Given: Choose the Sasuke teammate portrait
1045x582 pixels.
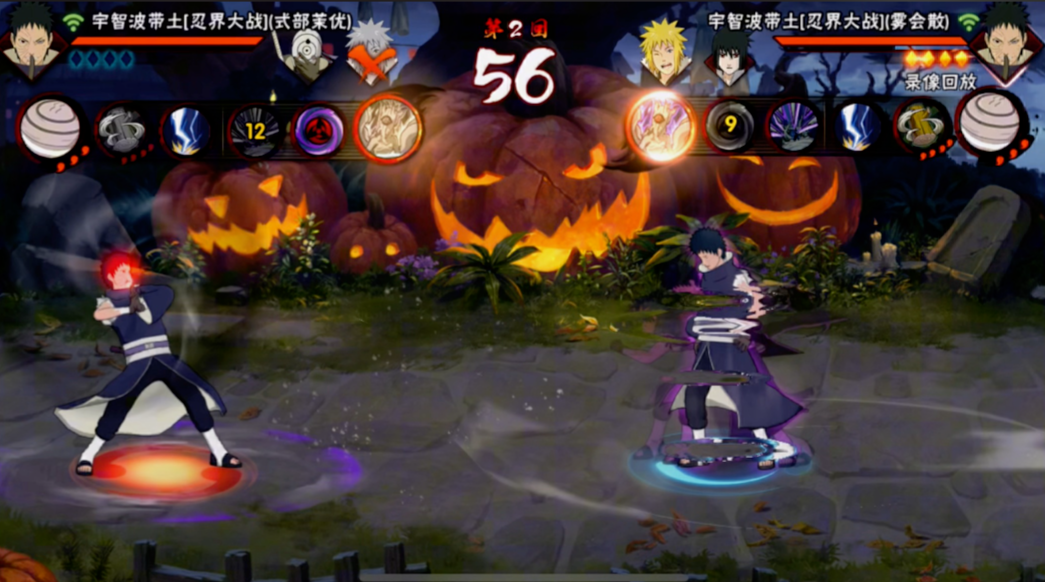Looking at the screenshot, I should pyautogui.click(x=729, y=55).
